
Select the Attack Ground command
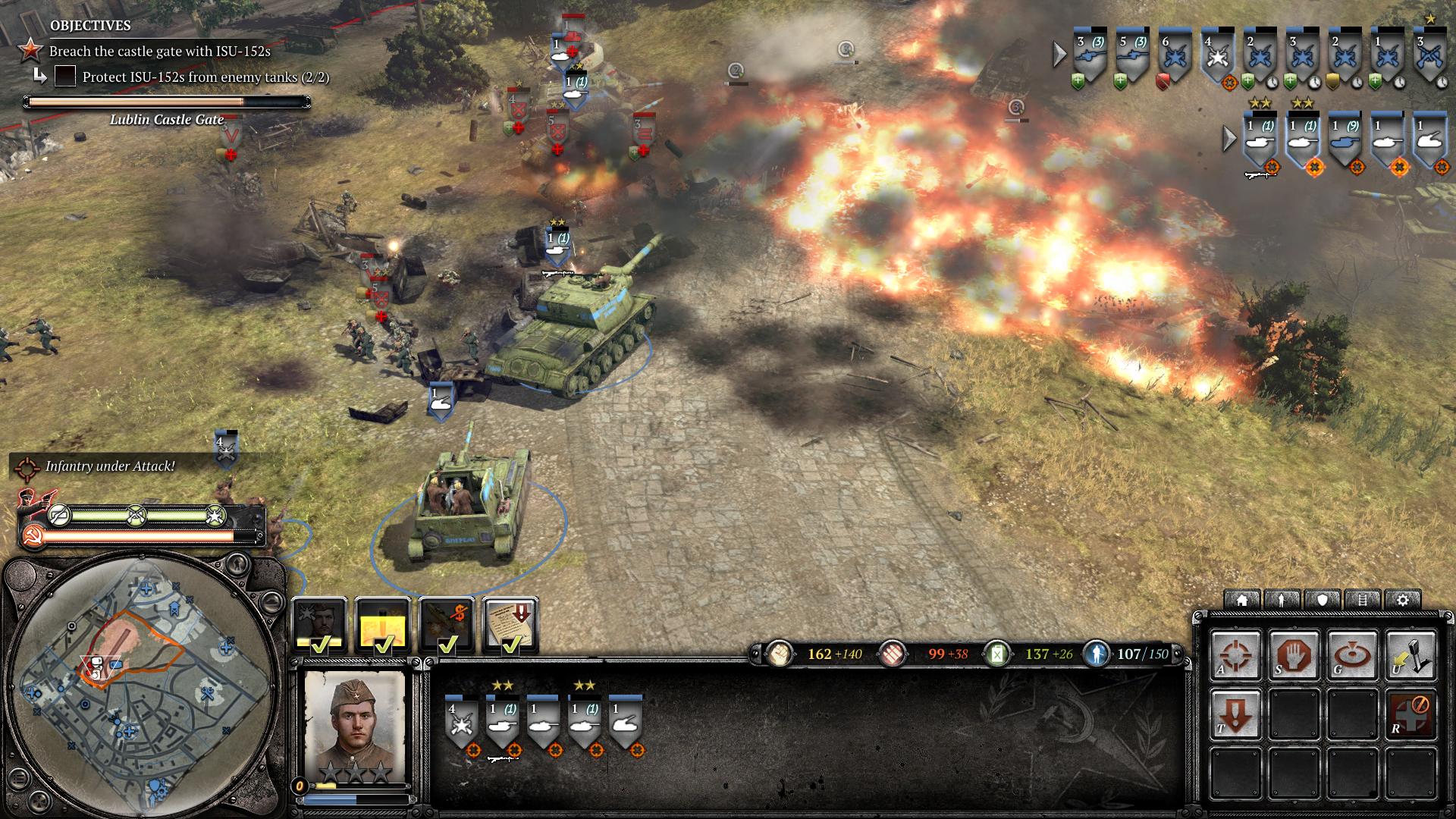[1352, 655]
